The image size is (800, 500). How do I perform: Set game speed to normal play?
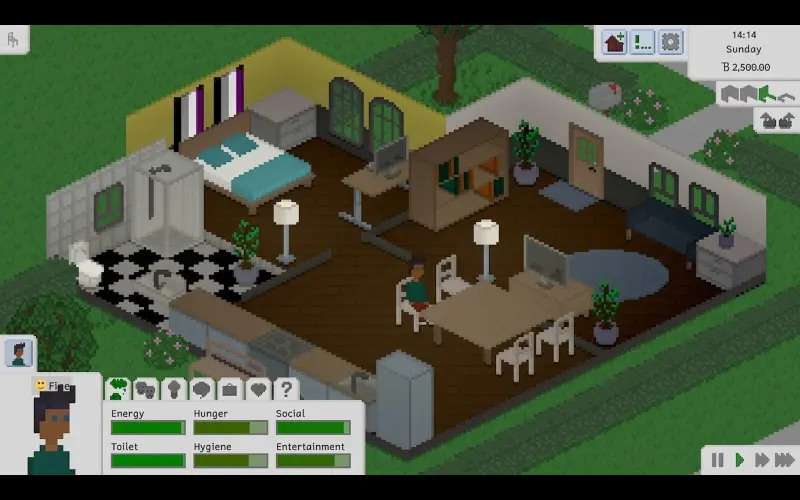pyautogui.click(x=740, y=460)
